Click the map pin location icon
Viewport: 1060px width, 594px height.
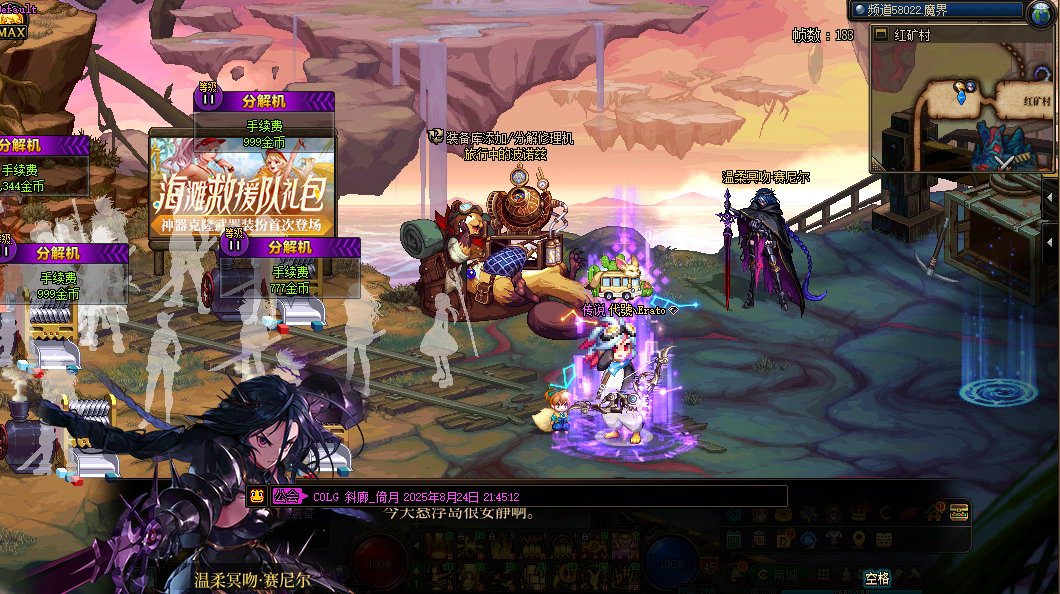[x=859, y=539]
